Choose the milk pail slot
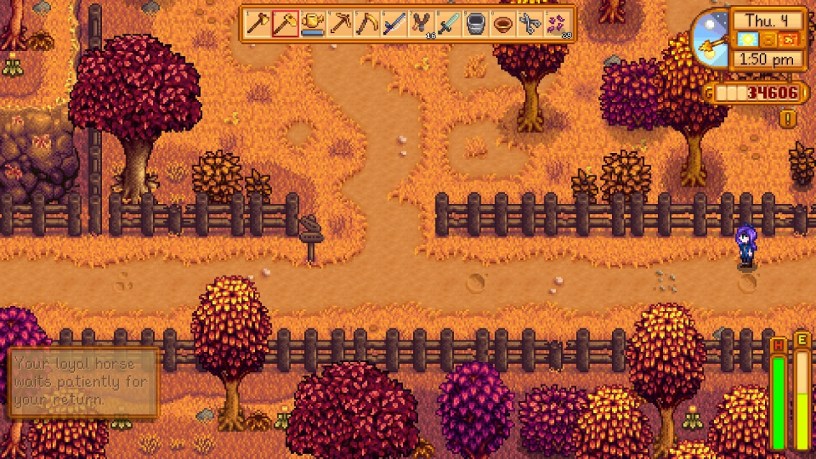The width and height of the screenshot is (816, 459). 475,23
